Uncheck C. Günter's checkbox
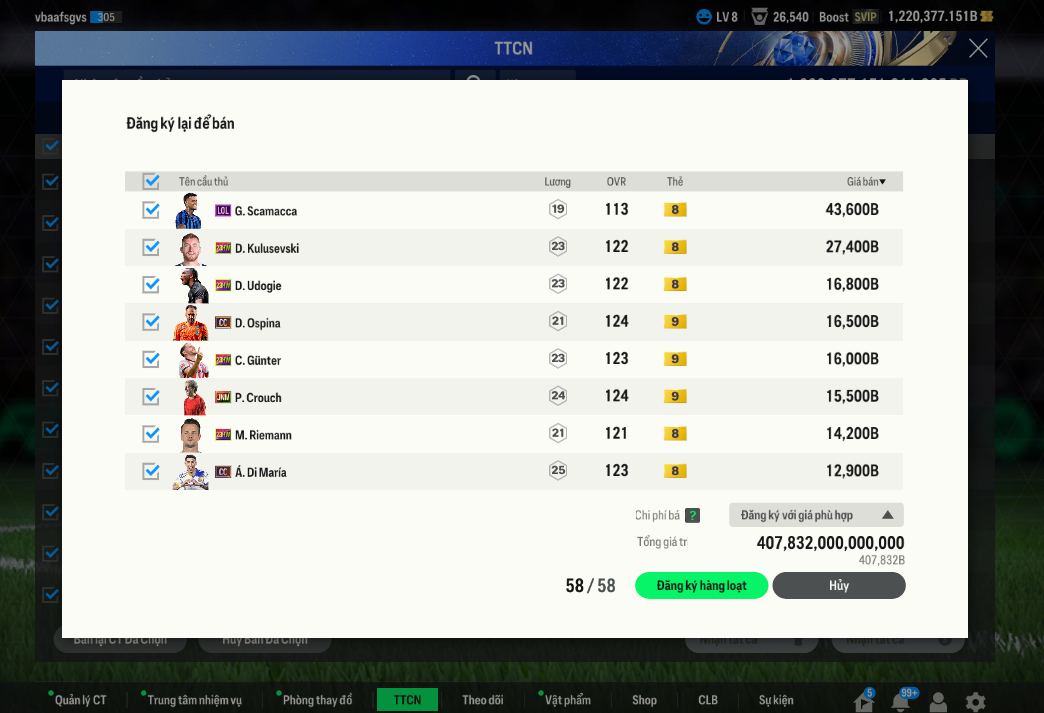The height and width of the screenshot is (713, 1044). pos(151,359)
